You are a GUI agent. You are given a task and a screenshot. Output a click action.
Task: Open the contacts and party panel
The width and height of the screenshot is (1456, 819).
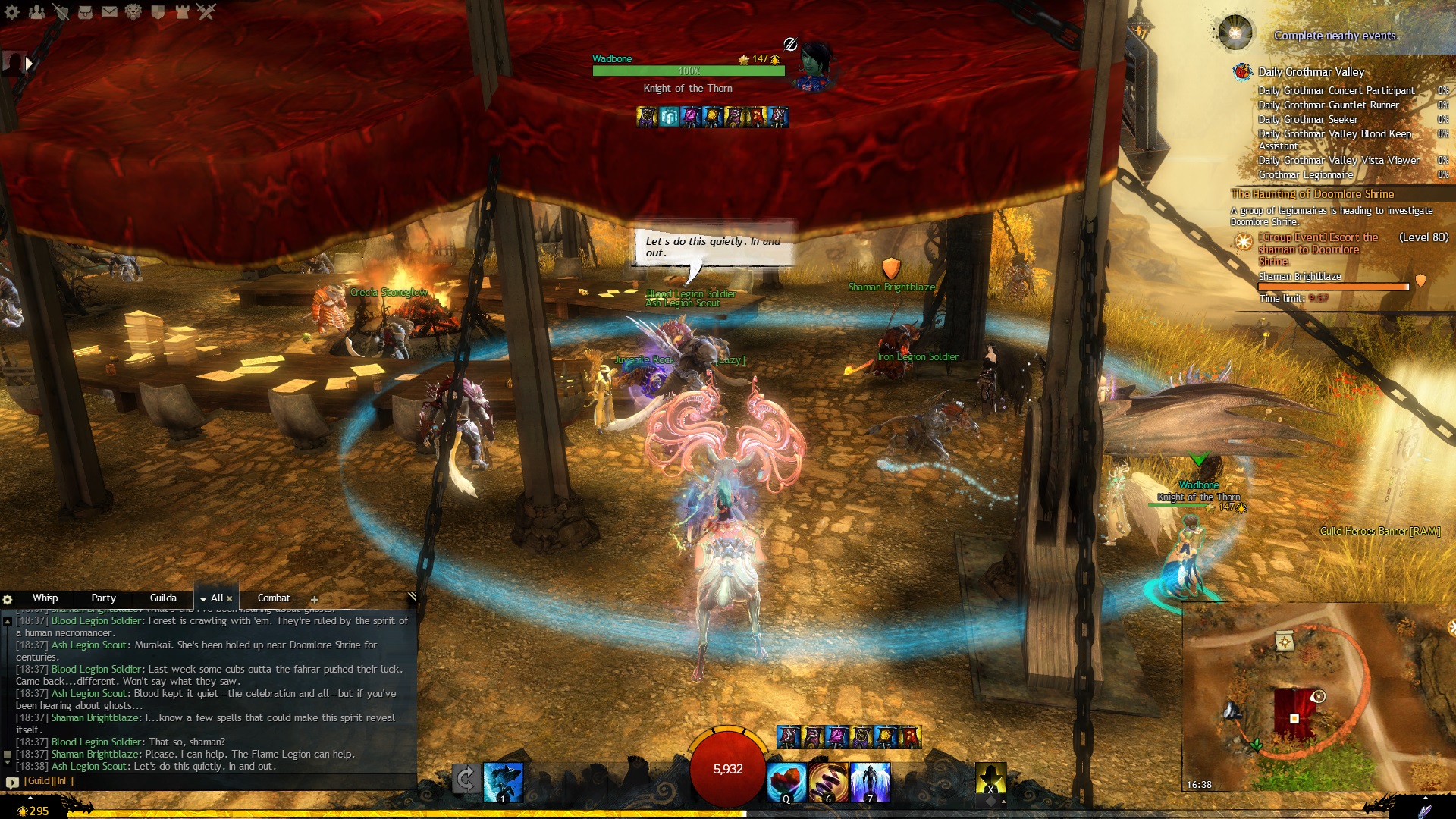click(x=36, y=11)
